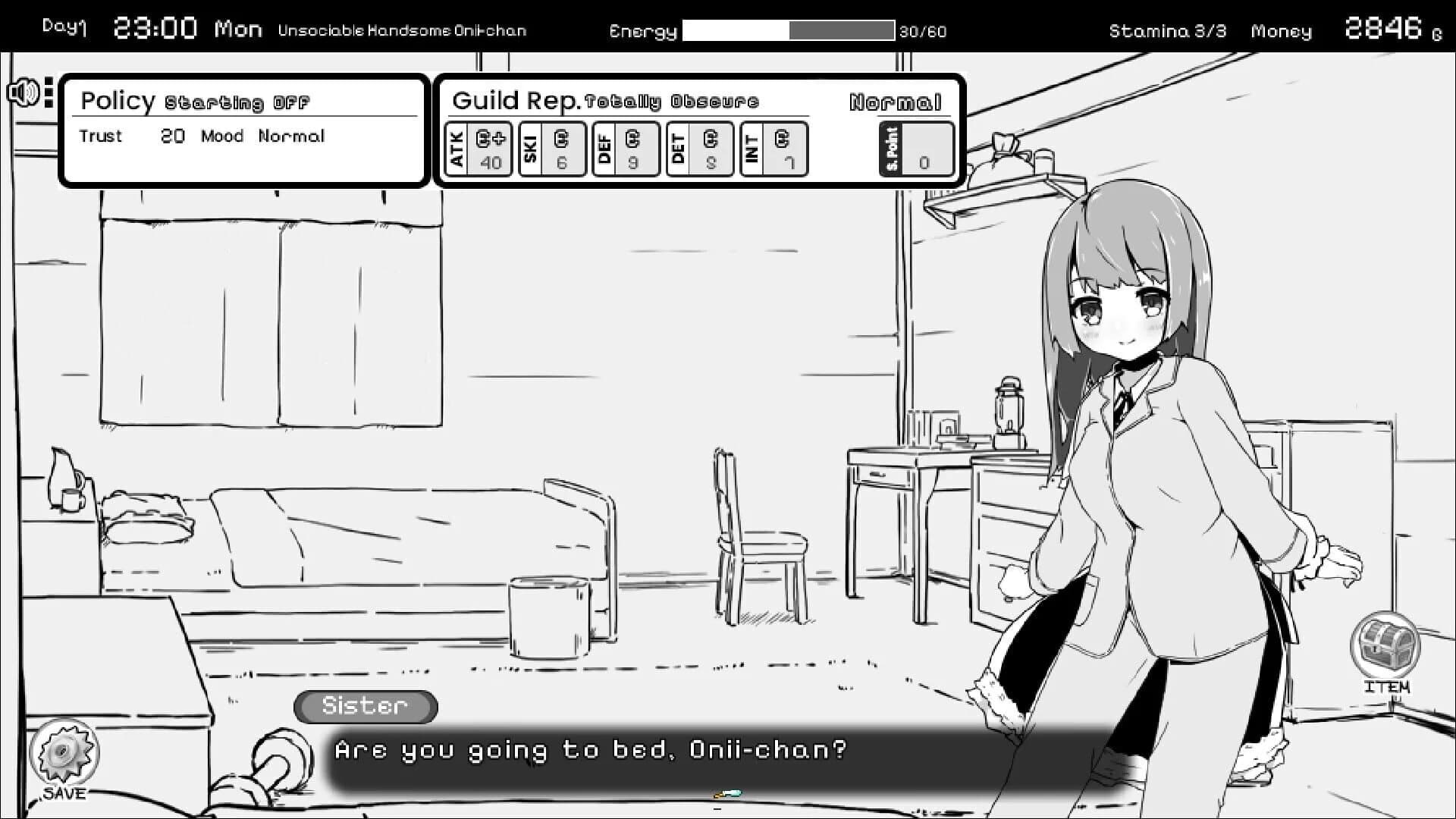The width and height of the screenshot is (1456, 819).
Task: Click the Sister nameplate
Action: coord(365,706)
